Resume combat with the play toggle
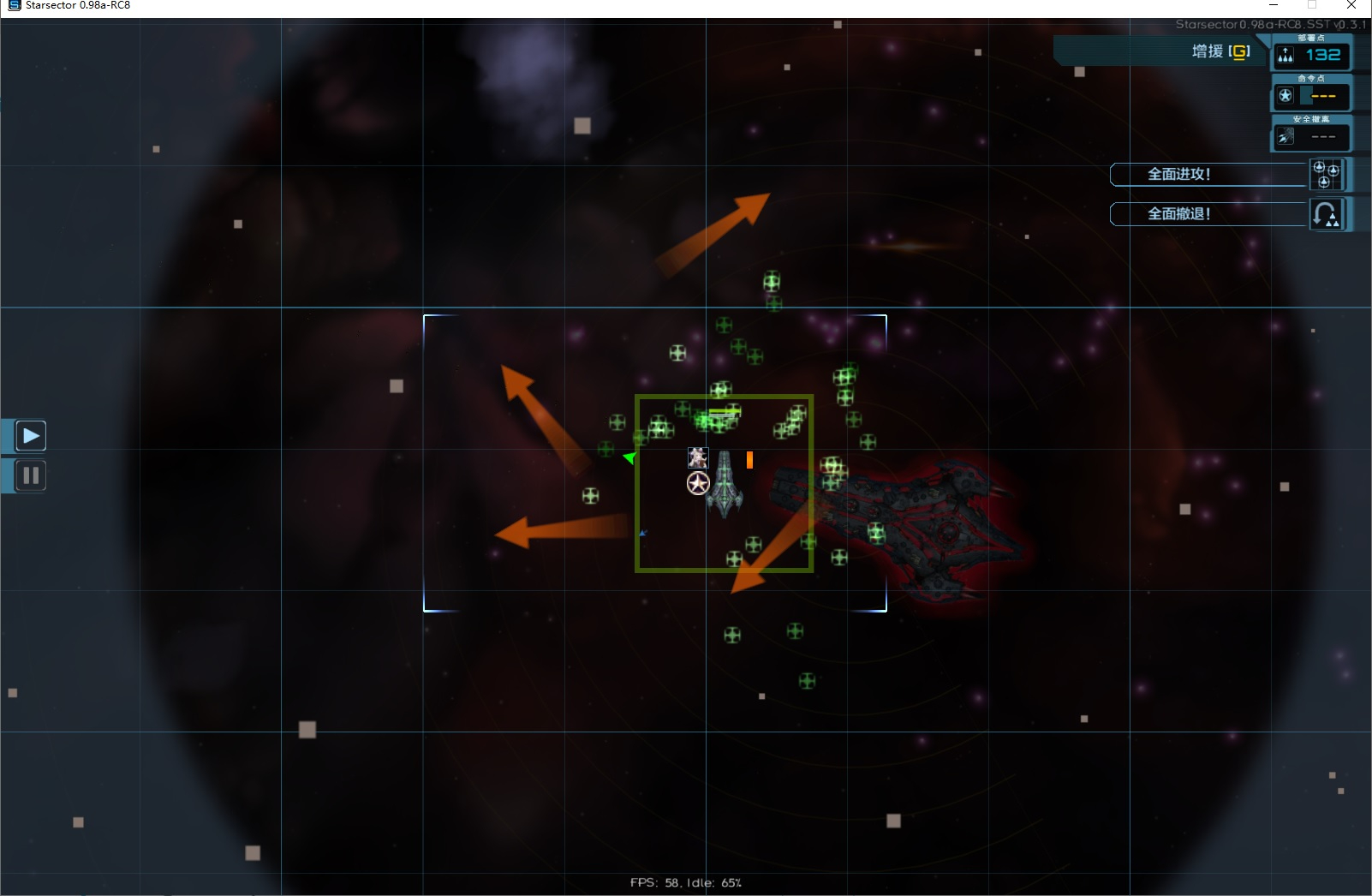The height and width of the screenshot is (896, 1372). (31, 435)
